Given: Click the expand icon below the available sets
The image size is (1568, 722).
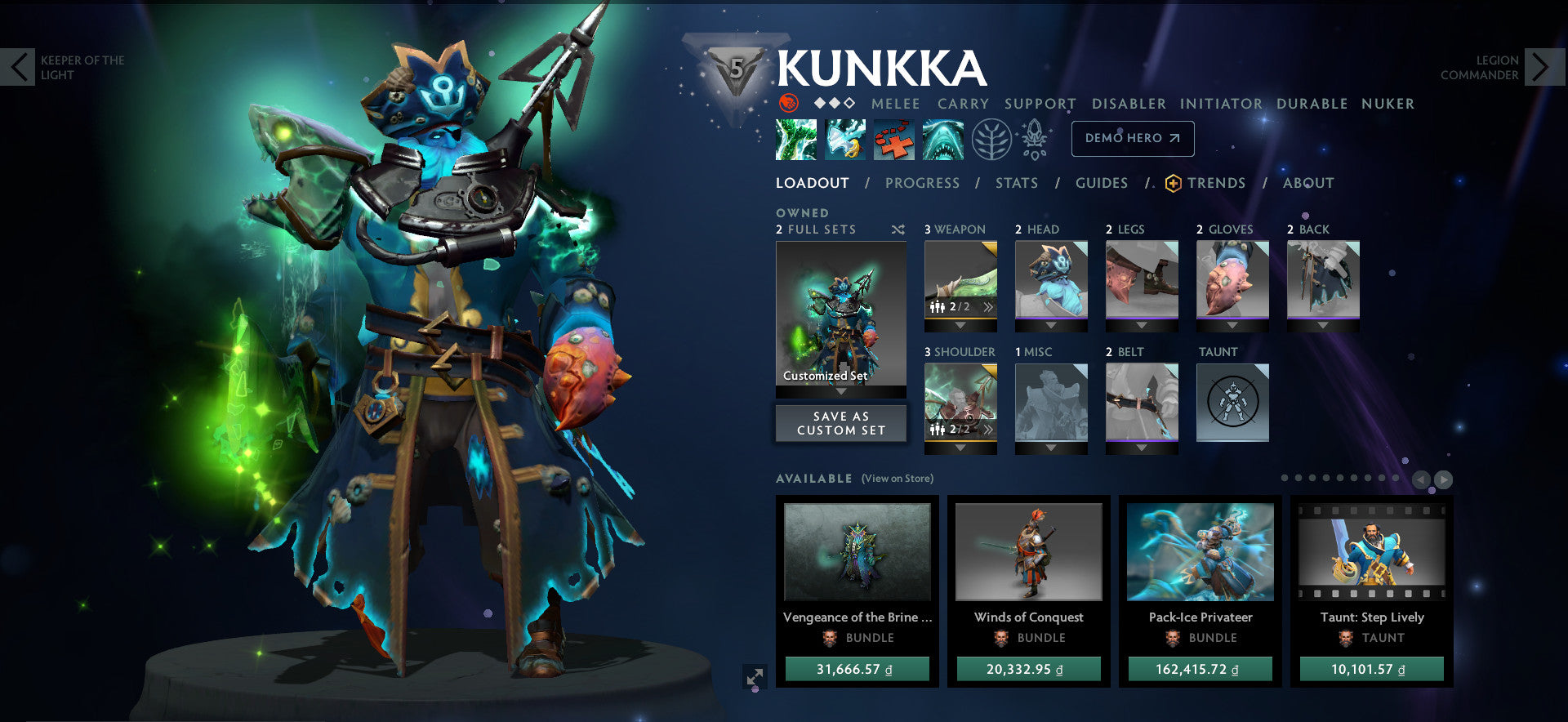Looking at the screenshot, I should click(x=755, y=677).
